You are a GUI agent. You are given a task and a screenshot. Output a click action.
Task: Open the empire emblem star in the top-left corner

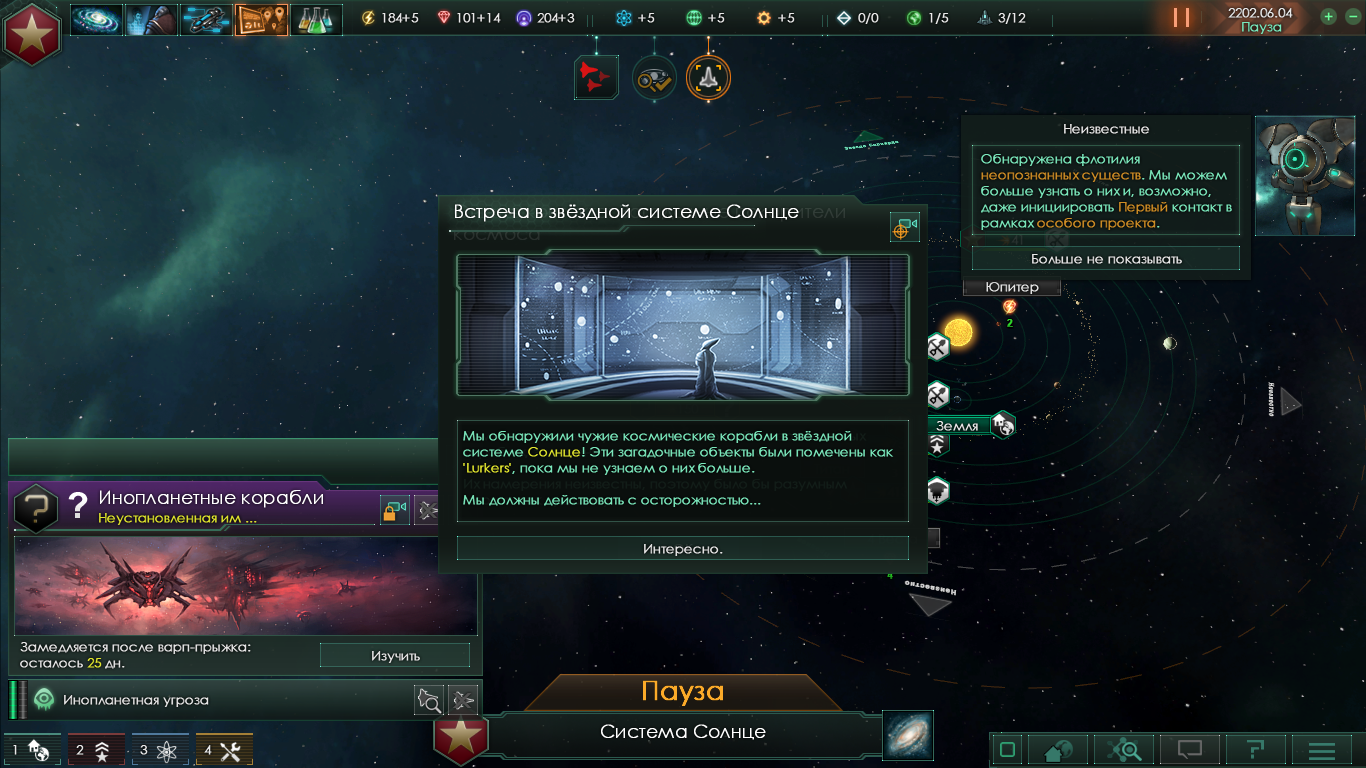(x=32, y=32)
